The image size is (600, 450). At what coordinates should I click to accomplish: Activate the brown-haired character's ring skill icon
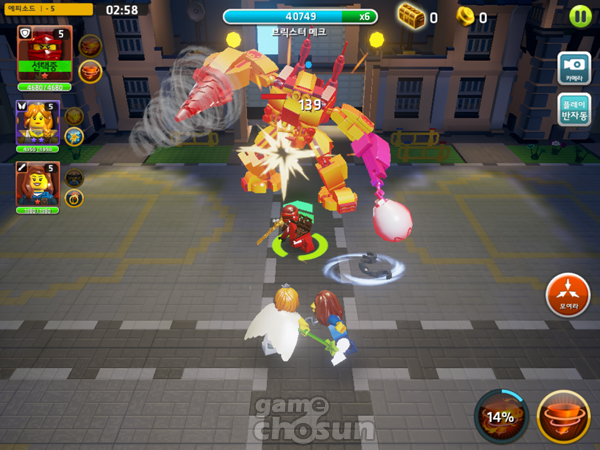[x=74, y=198]
